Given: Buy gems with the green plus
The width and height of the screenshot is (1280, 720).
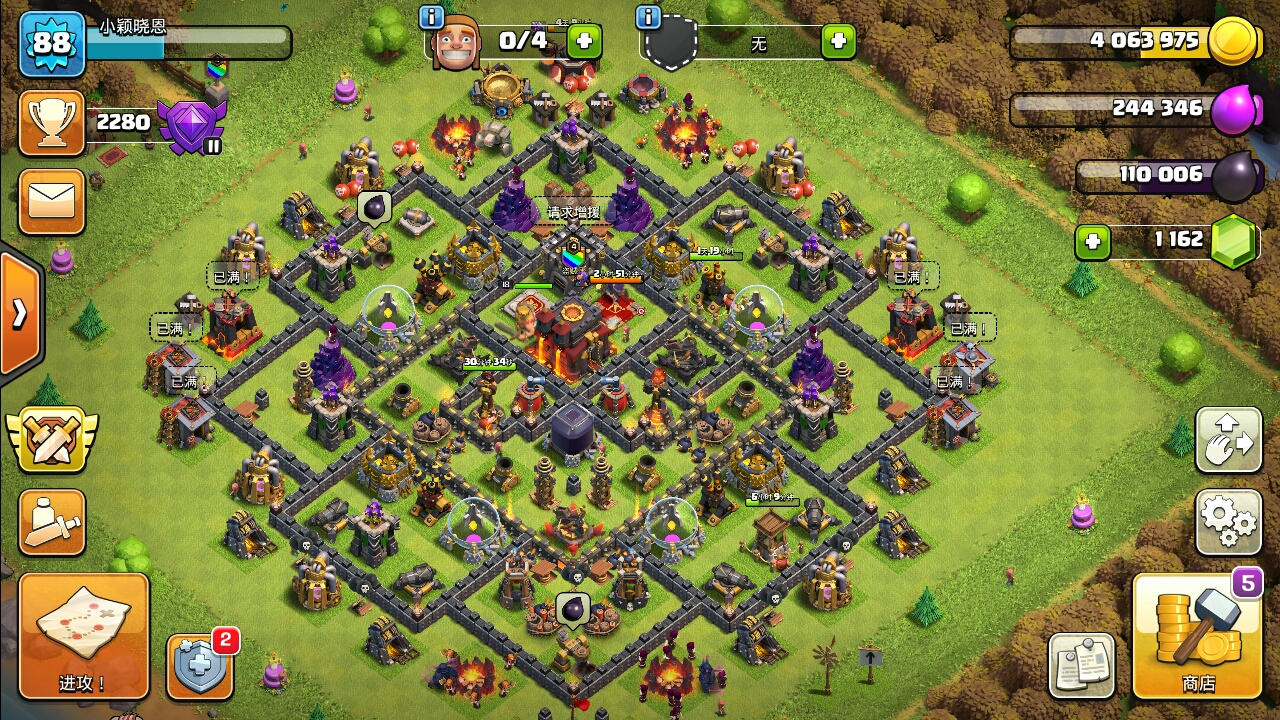Looking at the screenshot, I should point(1093,242).
